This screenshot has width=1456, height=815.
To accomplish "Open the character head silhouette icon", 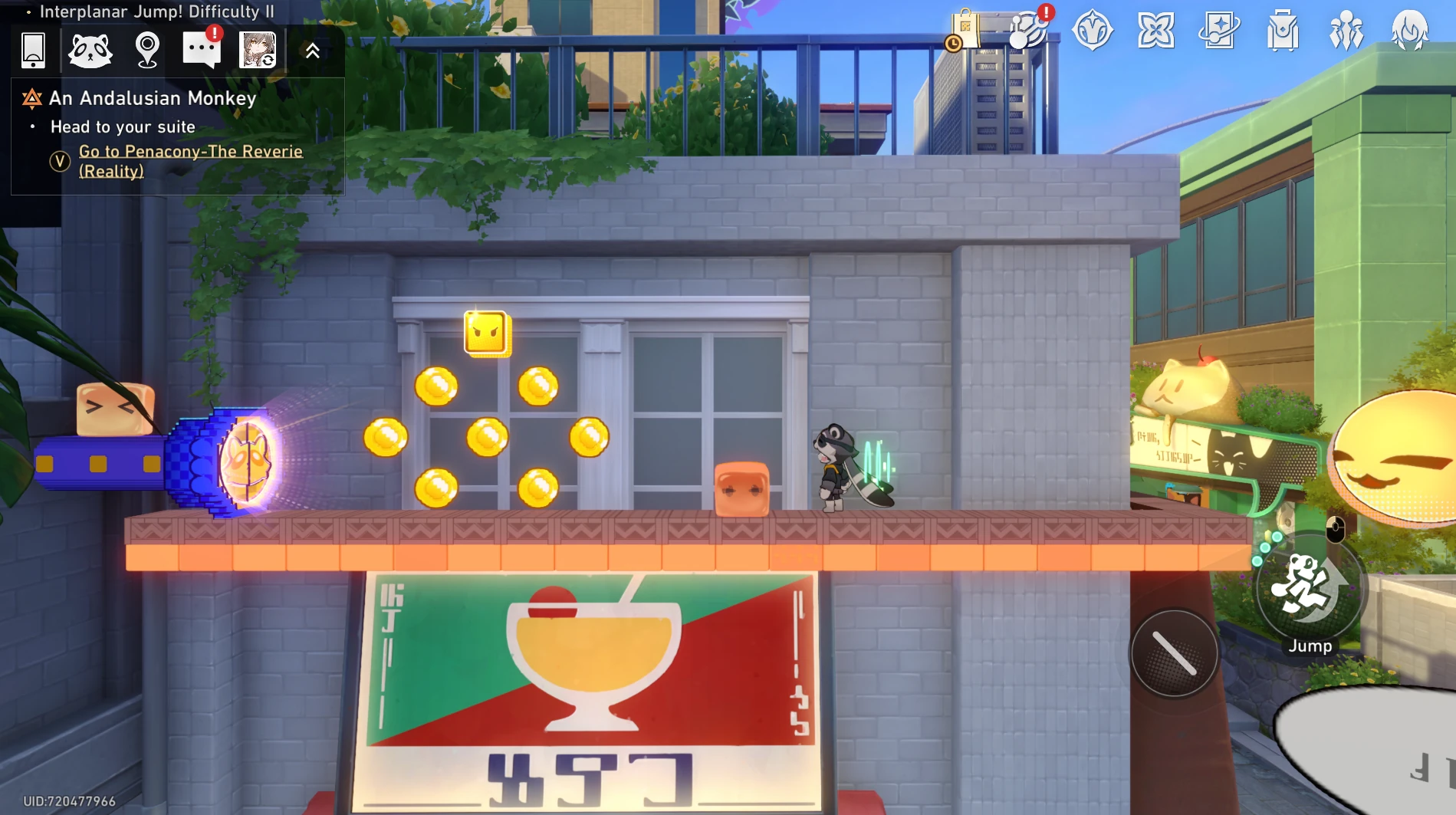I will [x=1410, y=31].
